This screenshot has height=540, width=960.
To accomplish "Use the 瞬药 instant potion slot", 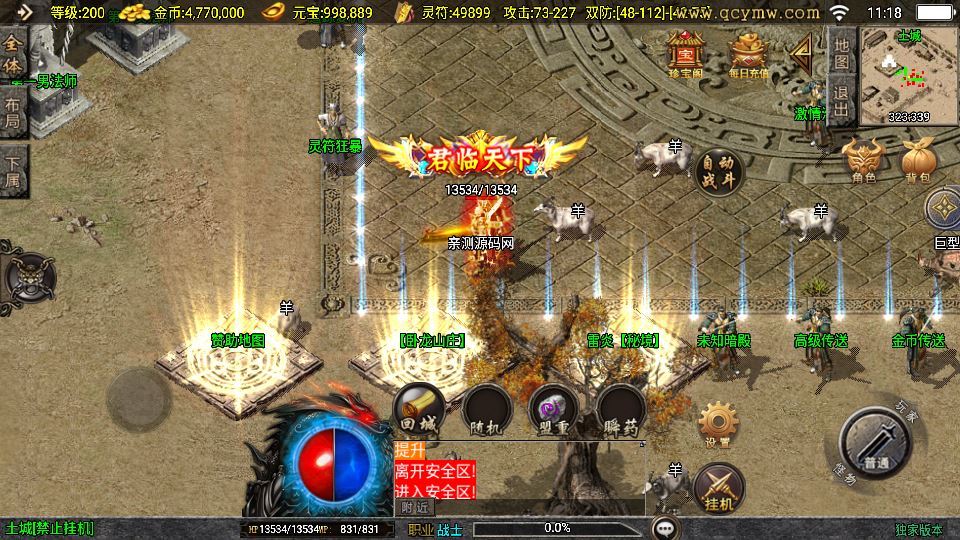I will 620,409.
